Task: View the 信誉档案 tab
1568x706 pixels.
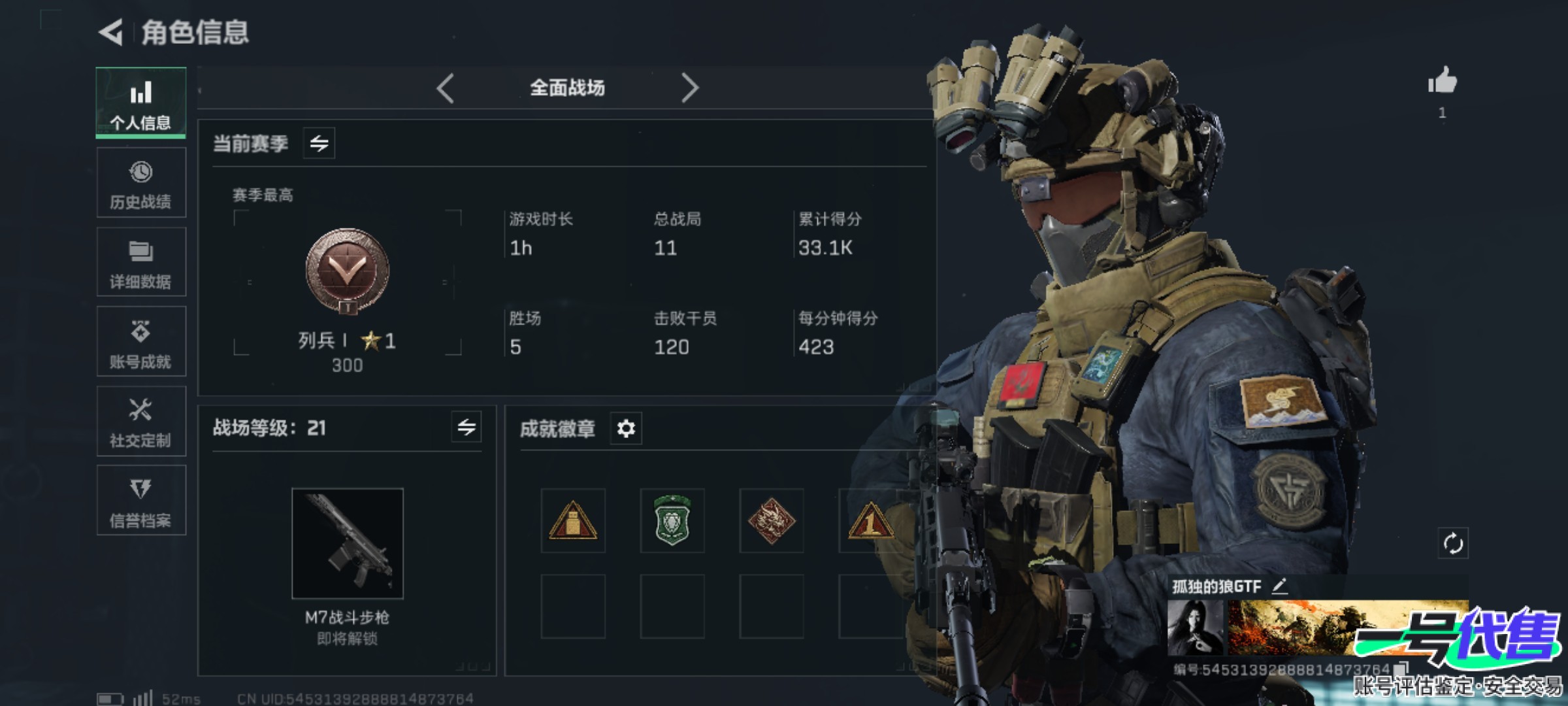Action: (141, 501)
